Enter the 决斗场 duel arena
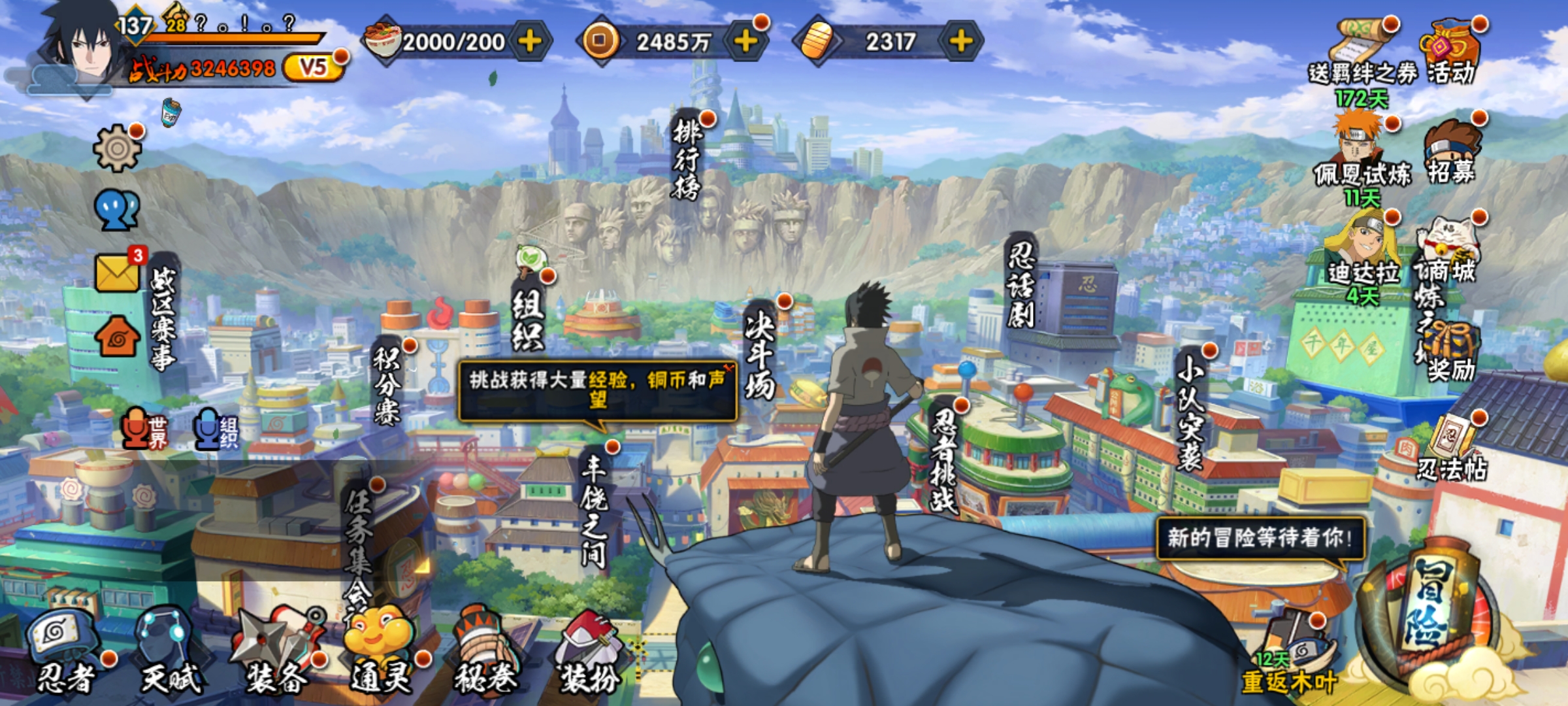1568x706 pixels. pos(760,353)
